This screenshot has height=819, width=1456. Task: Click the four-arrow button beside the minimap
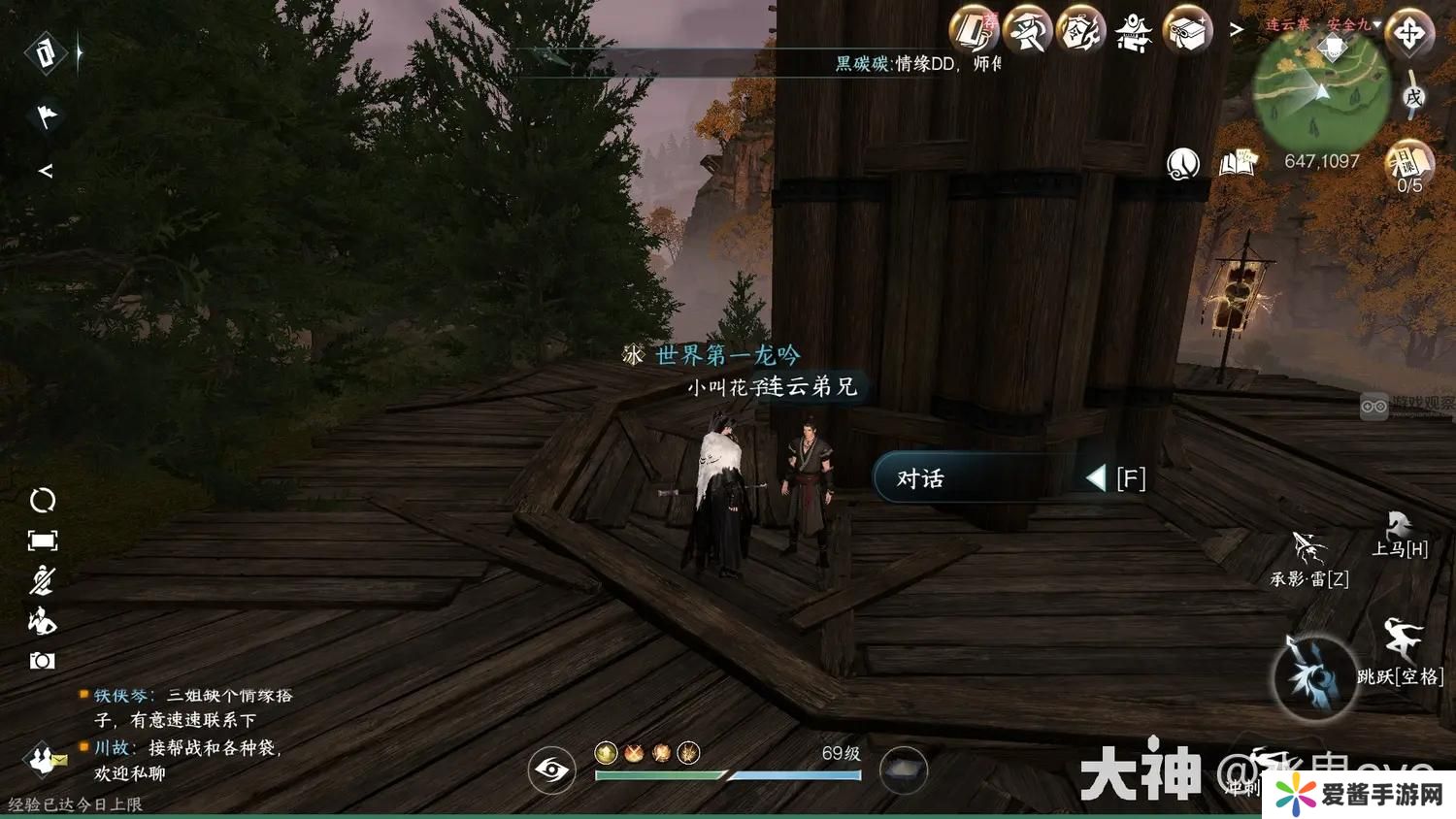tap(1409, 34)
